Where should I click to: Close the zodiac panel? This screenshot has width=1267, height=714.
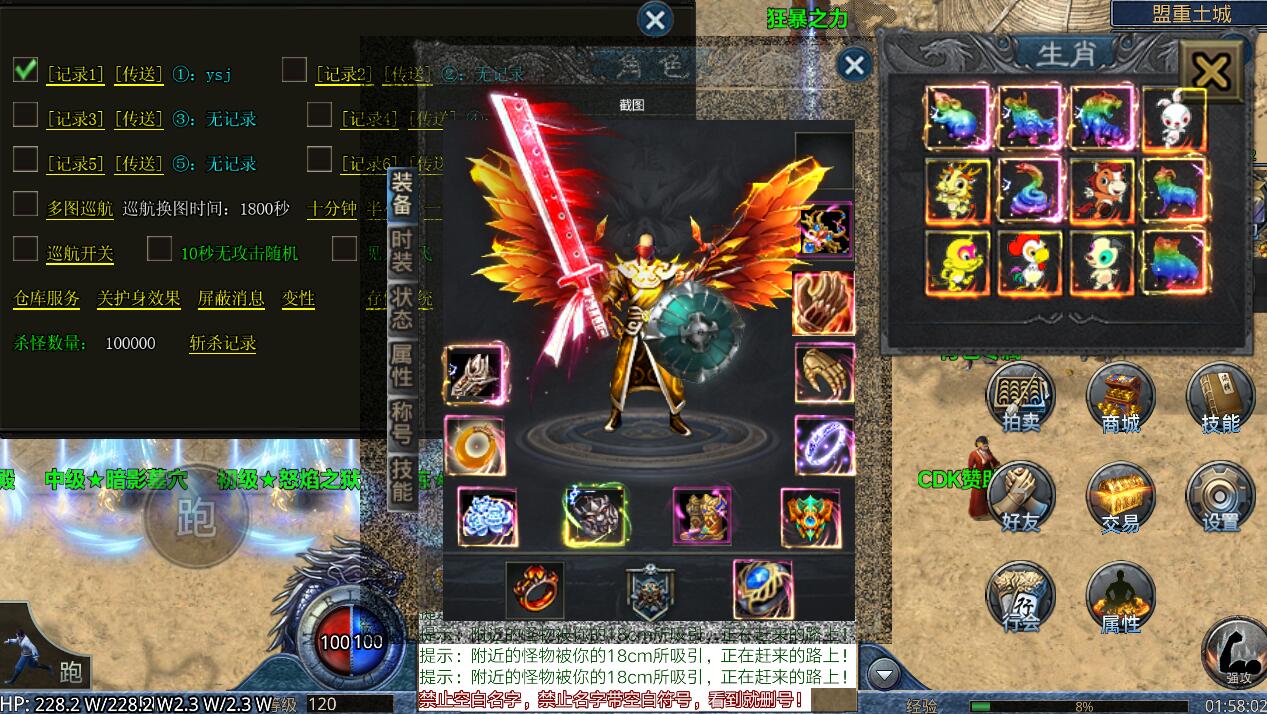tap(1211, 71)
